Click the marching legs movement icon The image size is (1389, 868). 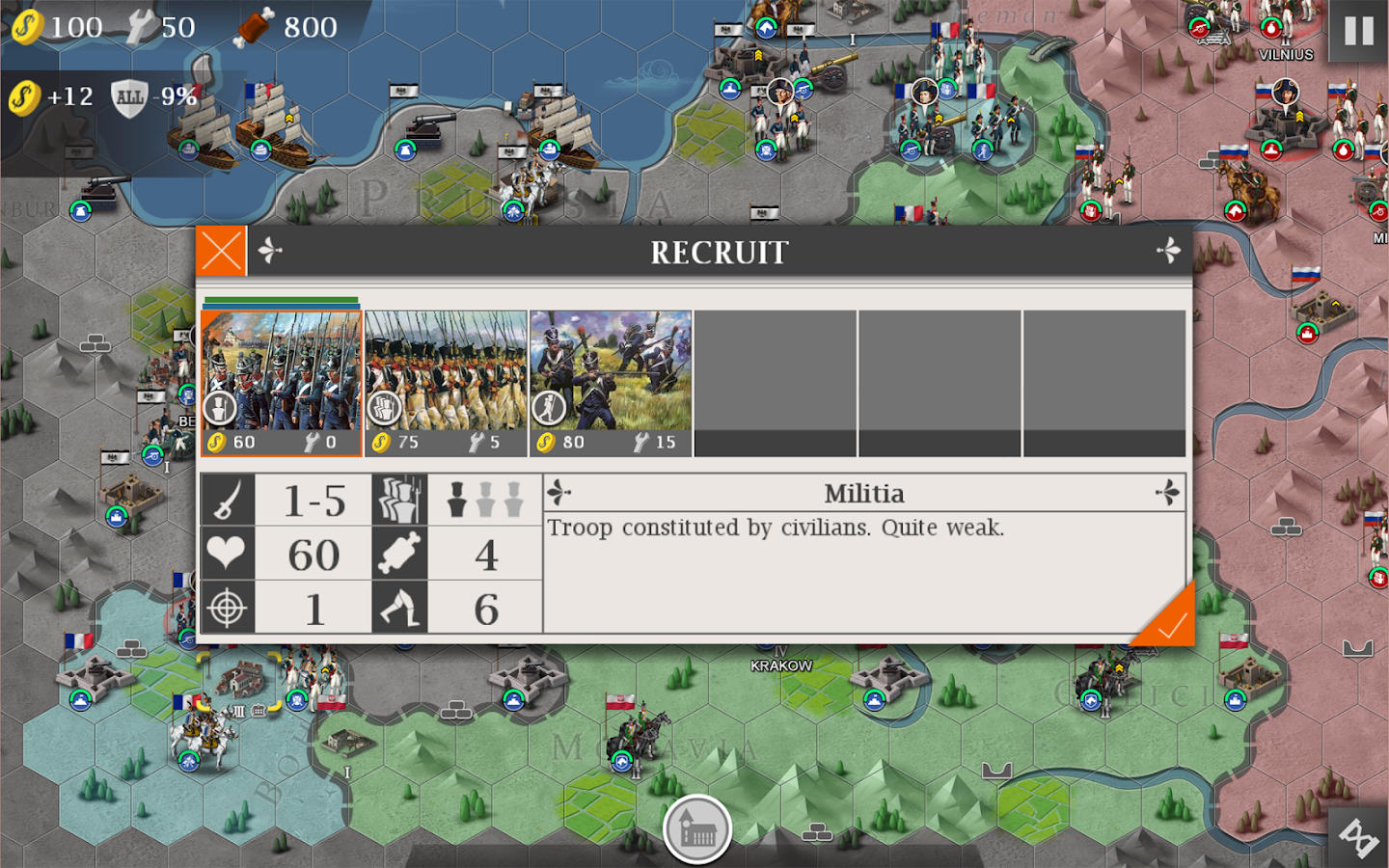coord(399,608)
